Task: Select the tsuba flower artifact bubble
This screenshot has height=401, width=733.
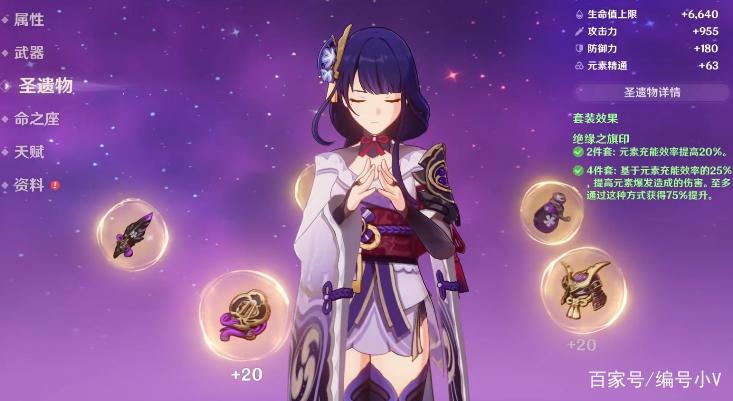Action: click(244, 314)
